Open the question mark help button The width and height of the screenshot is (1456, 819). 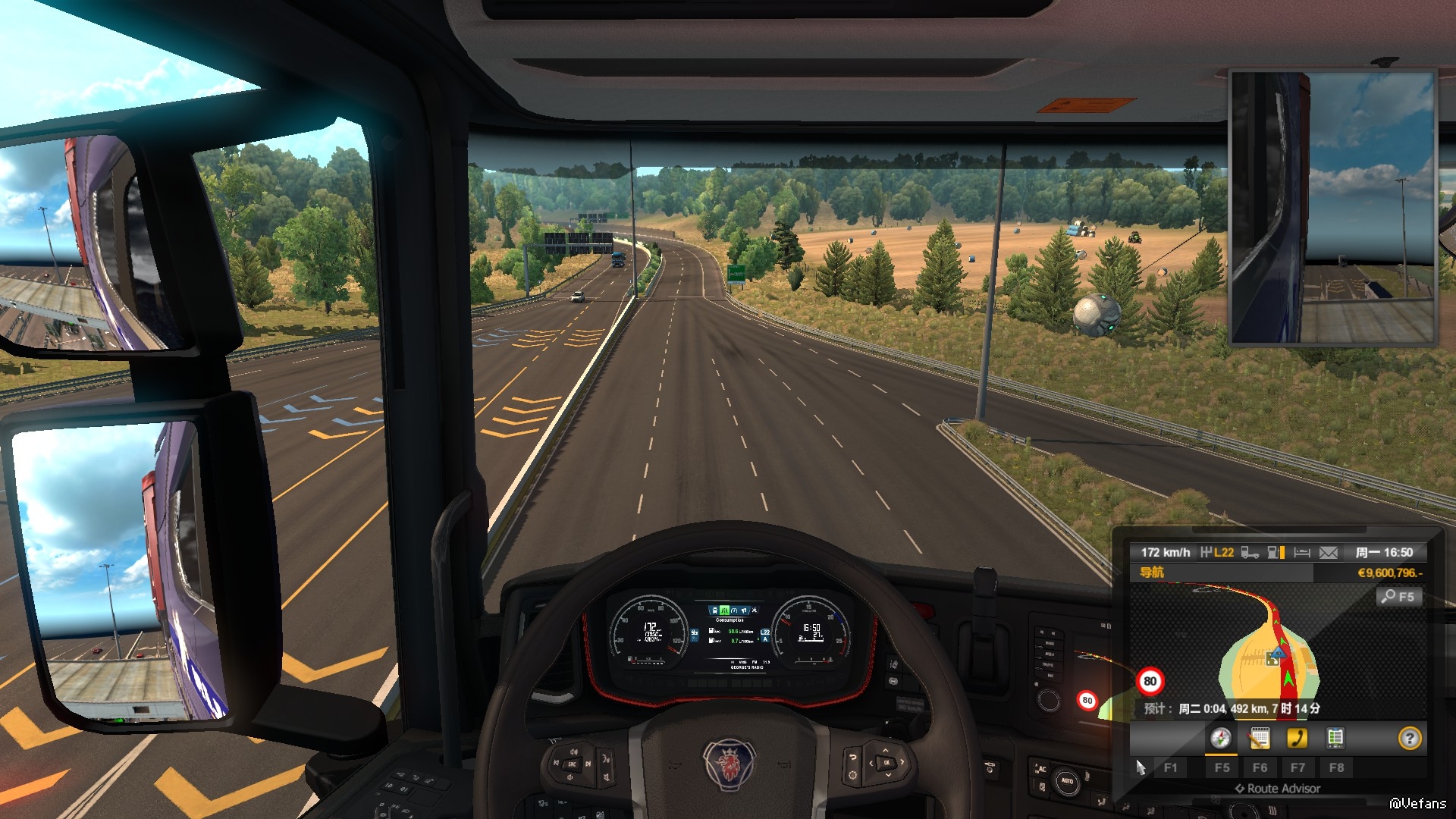tap(1409, 738)
